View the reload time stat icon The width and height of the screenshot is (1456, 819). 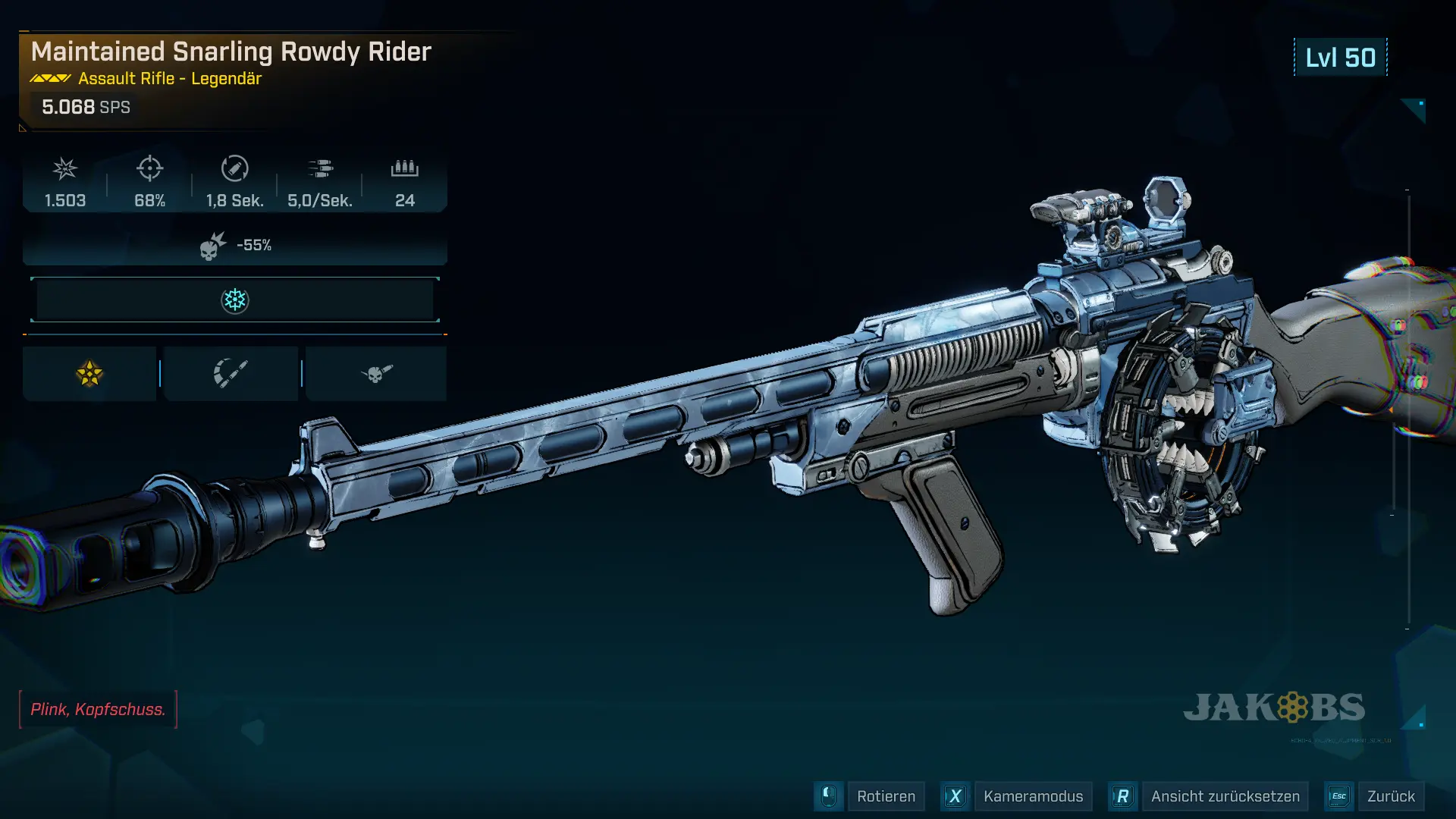coord(234,168)
